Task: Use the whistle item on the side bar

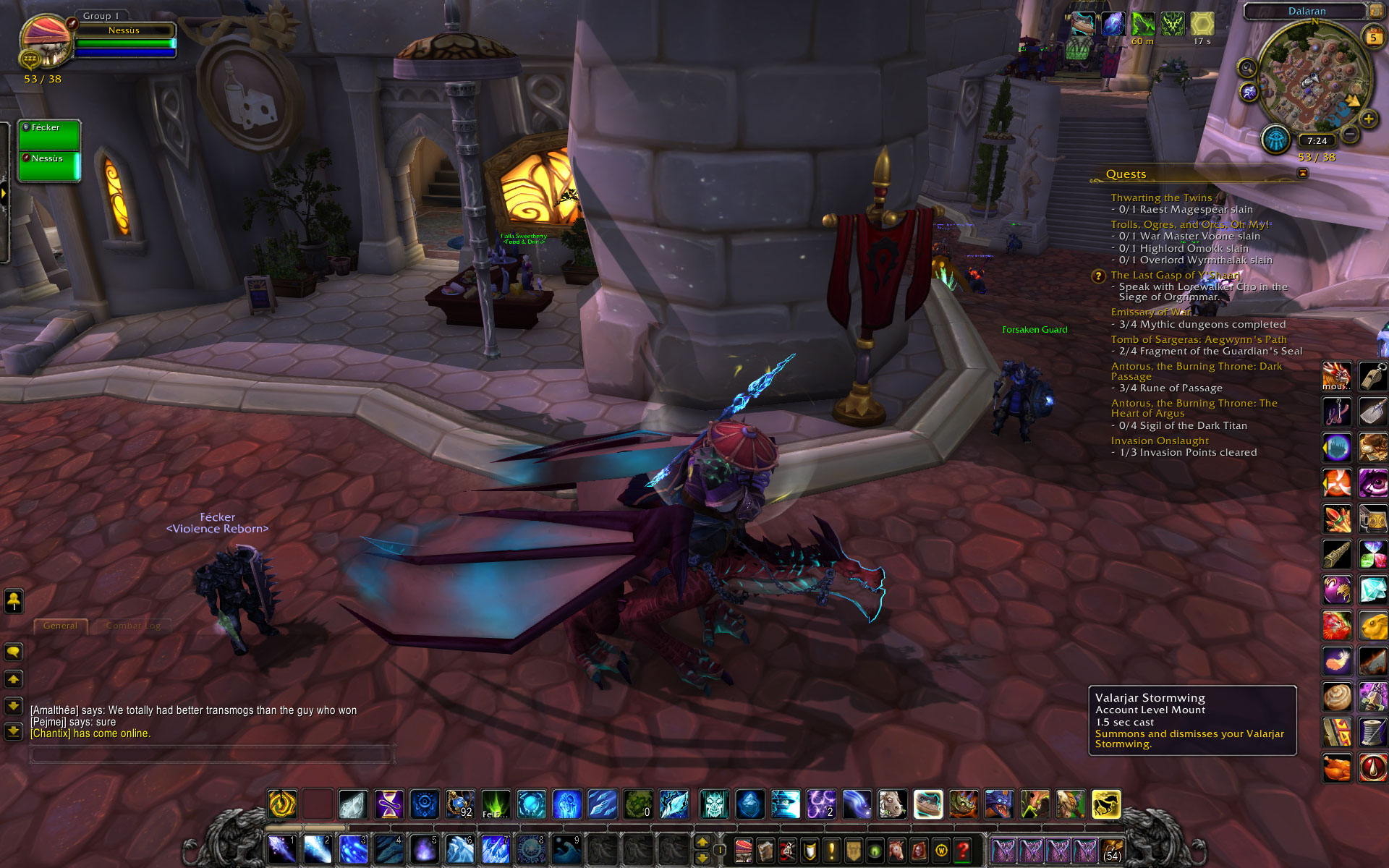Action: 1372,376
